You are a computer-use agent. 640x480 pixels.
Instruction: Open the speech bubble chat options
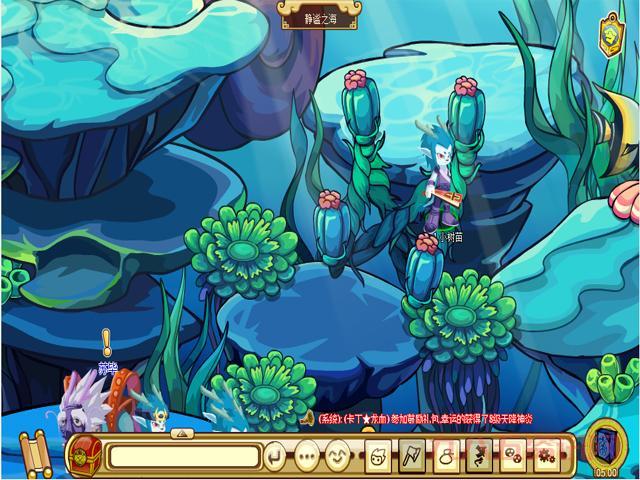click(306, 457)
